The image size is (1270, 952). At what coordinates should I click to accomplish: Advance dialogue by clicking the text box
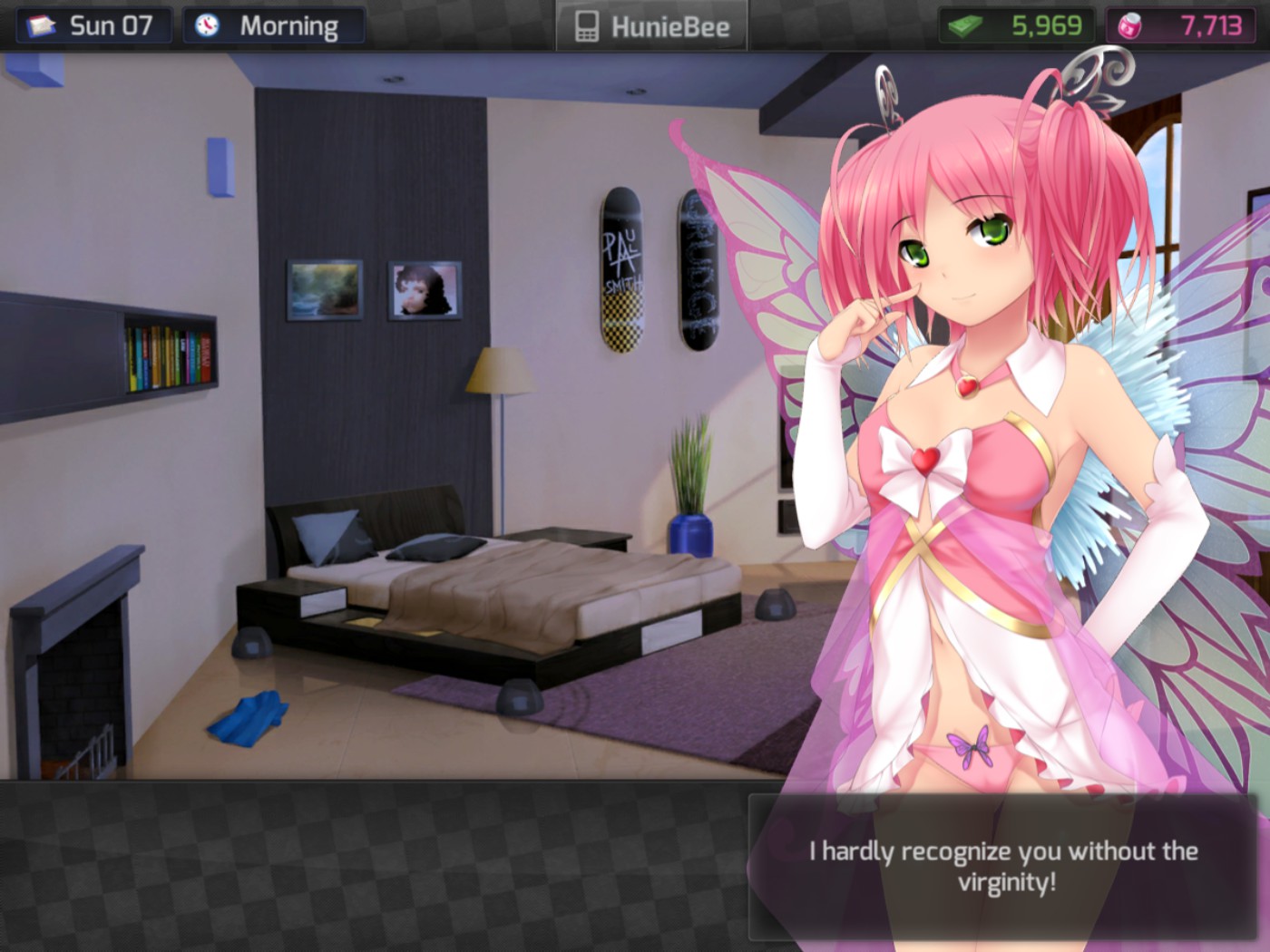[1002, 866]
